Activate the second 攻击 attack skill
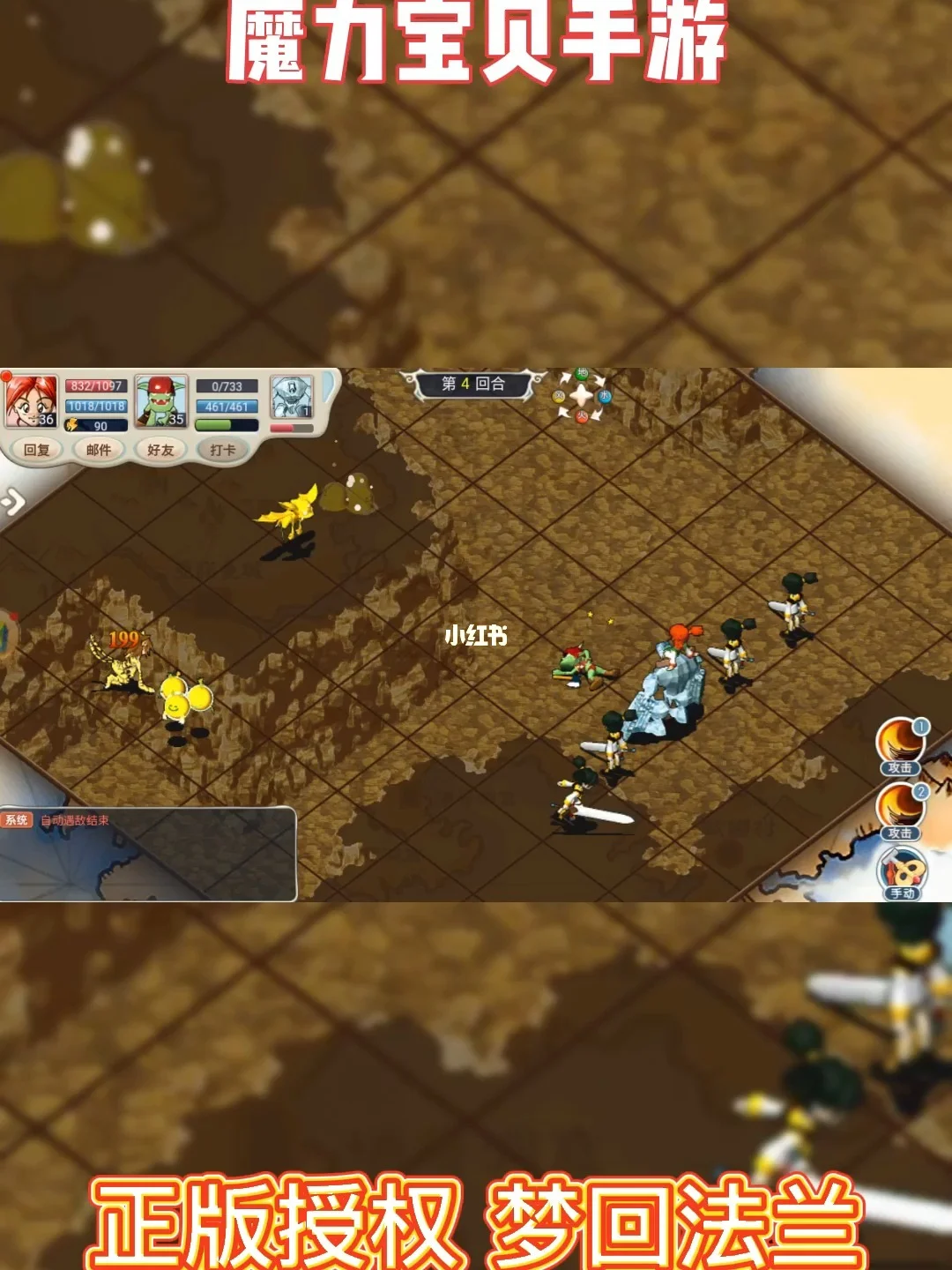Viewport: 952px width, 1270px height. [x=900, y=810]
